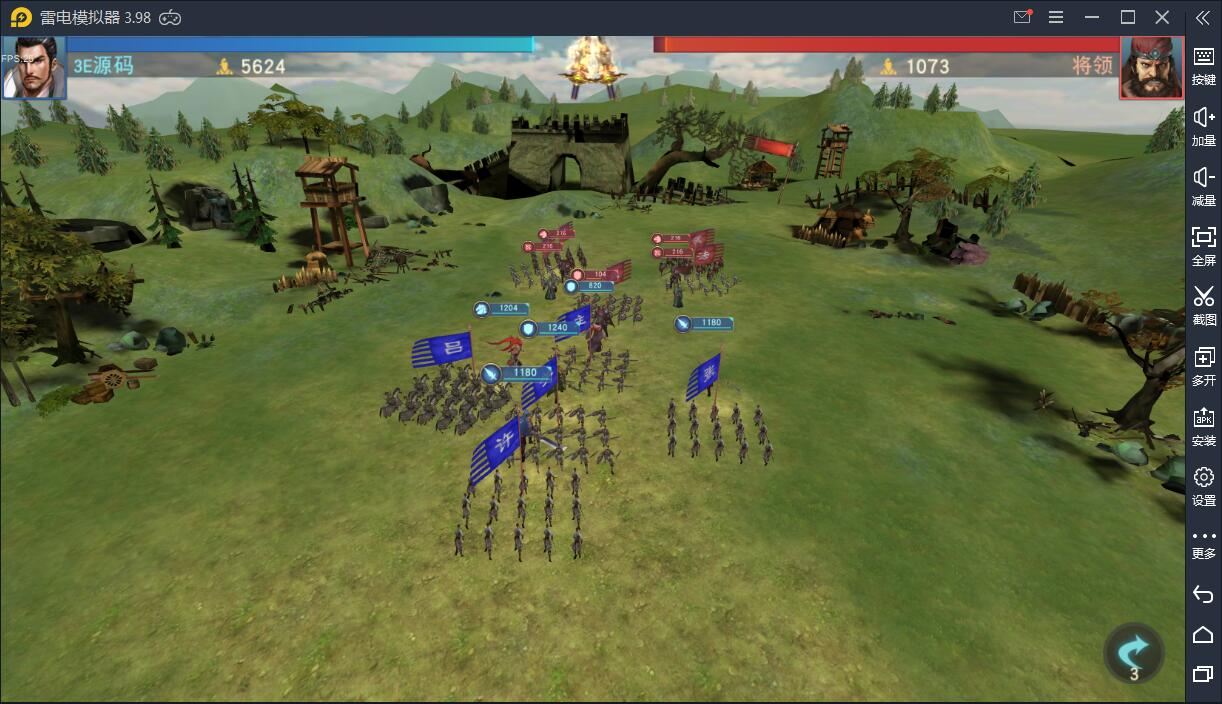
Task: Open the emulator settings gear
Action: 1203,484
